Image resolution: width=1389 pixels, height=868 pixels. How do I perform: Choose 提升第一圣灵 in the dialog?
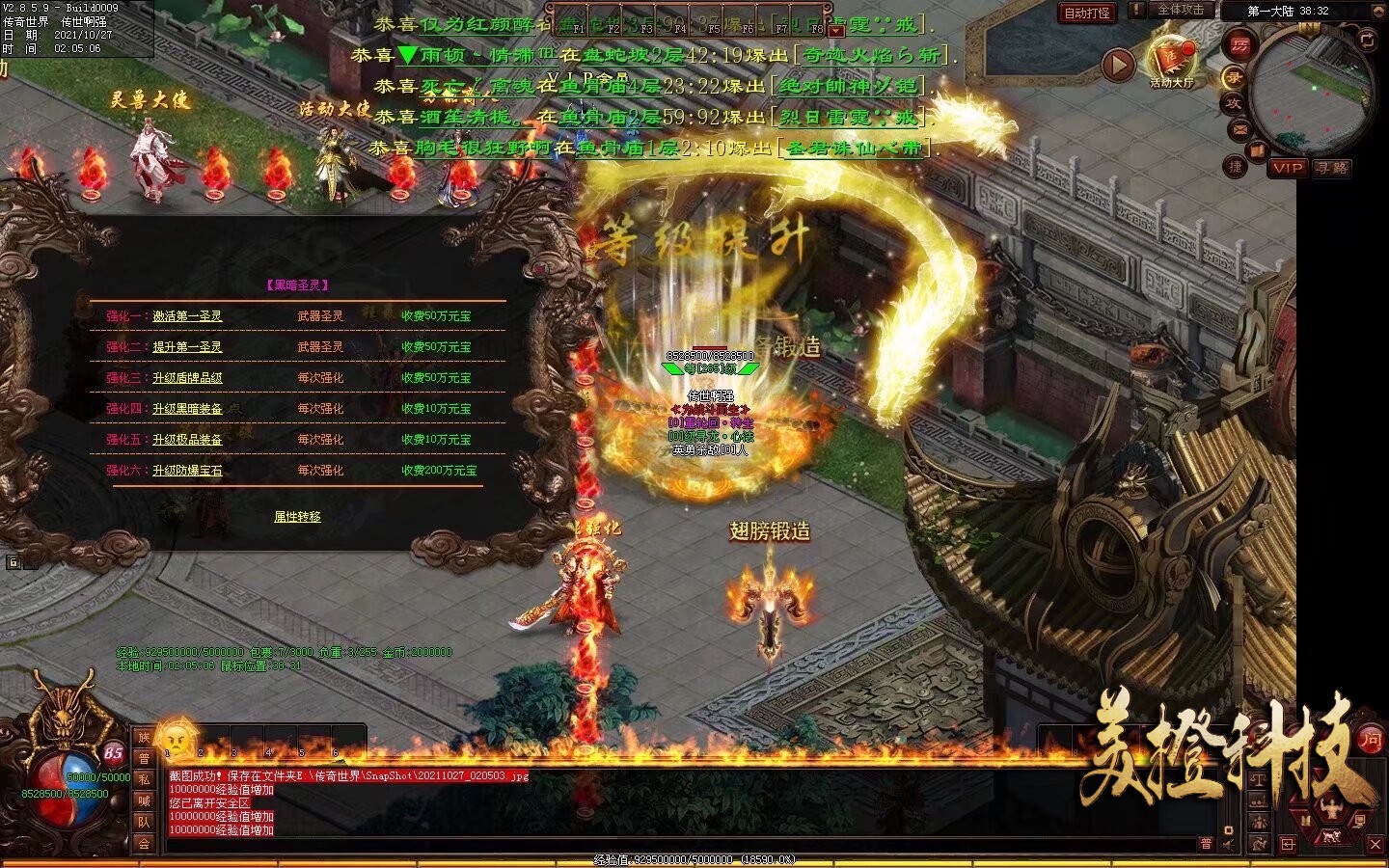(187, 347)
